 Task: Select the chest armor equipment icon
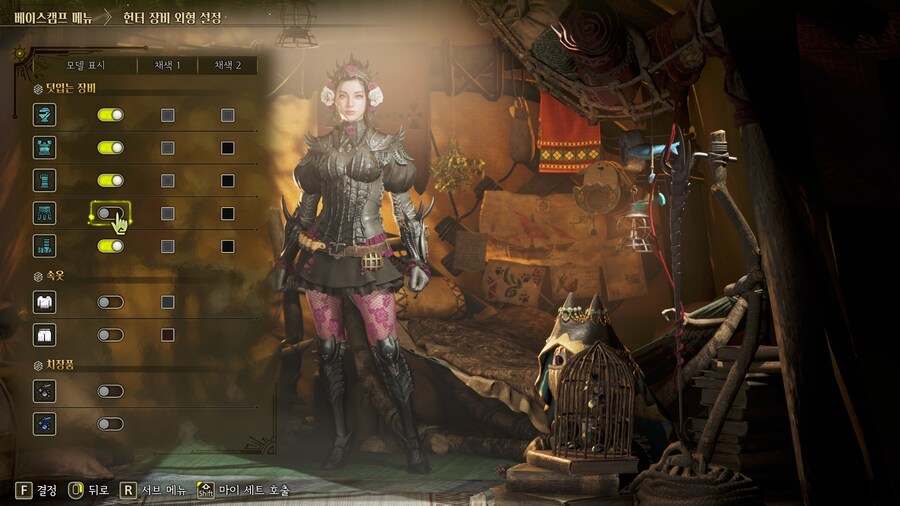44,148
